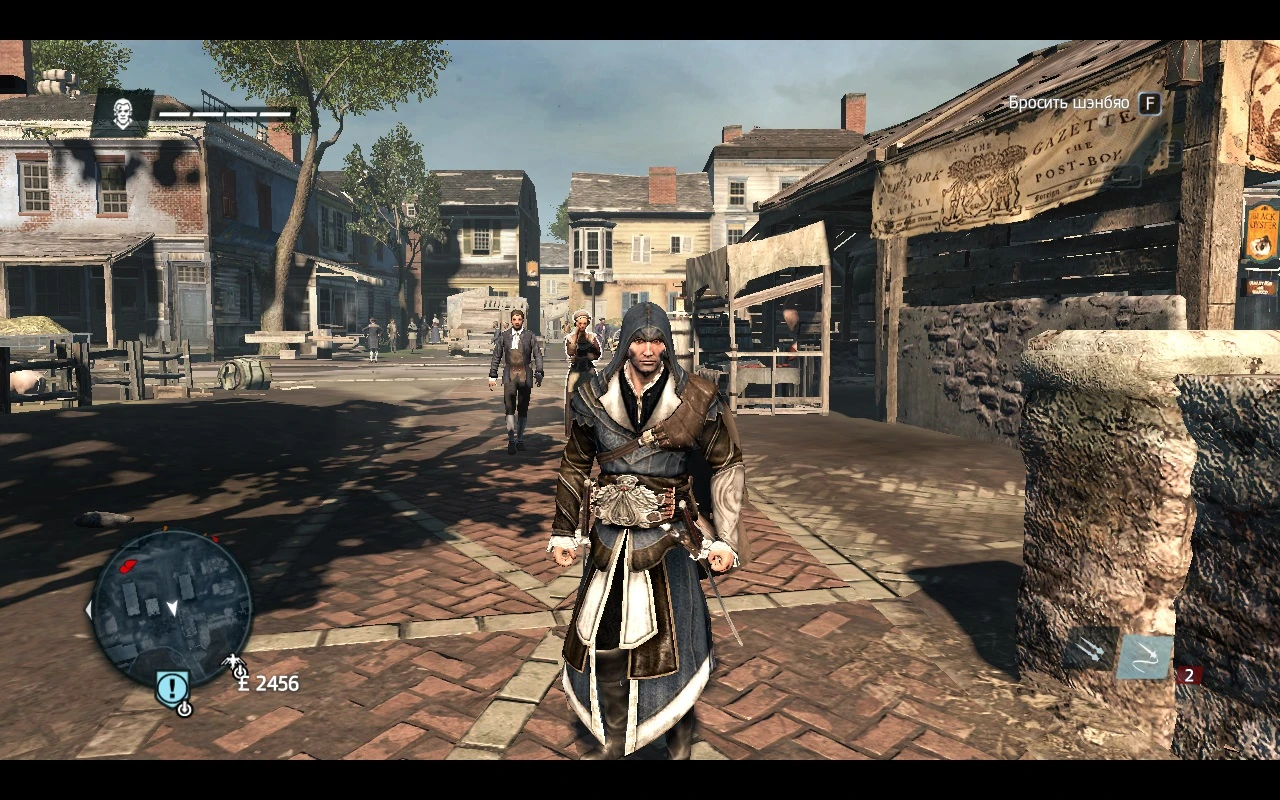This screenshot has width=1280, height=800.
Task: Click the red enemy blips on the minimap
Action: click(x=126, y=564)
